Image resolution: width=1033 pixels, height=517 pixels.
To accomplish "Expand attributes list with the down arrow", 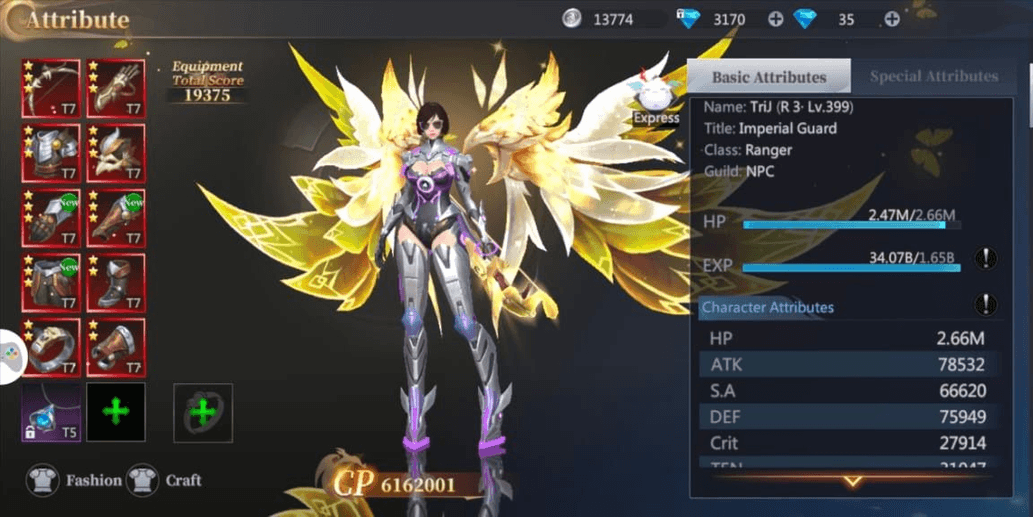I will 852,482.
